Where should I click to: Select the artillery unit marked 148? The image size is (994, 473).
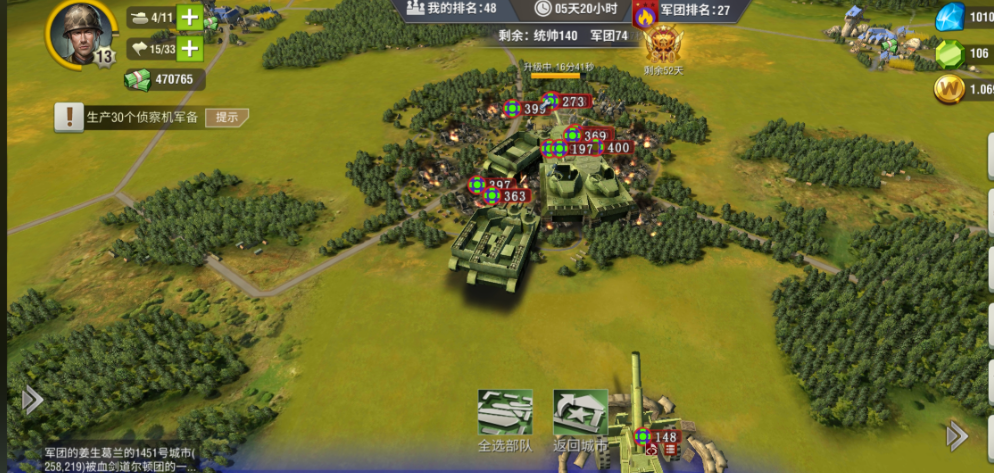coord(657,437)
